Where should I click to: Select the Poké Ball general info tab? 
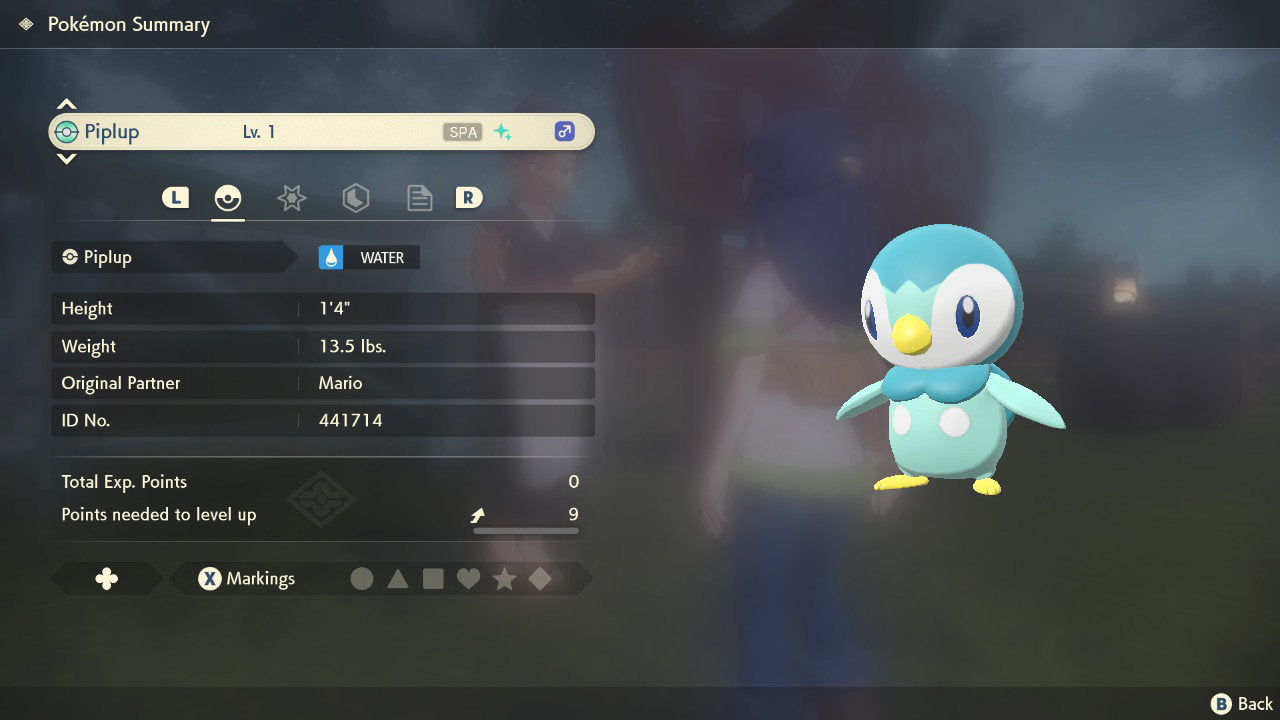coord(228,198)
